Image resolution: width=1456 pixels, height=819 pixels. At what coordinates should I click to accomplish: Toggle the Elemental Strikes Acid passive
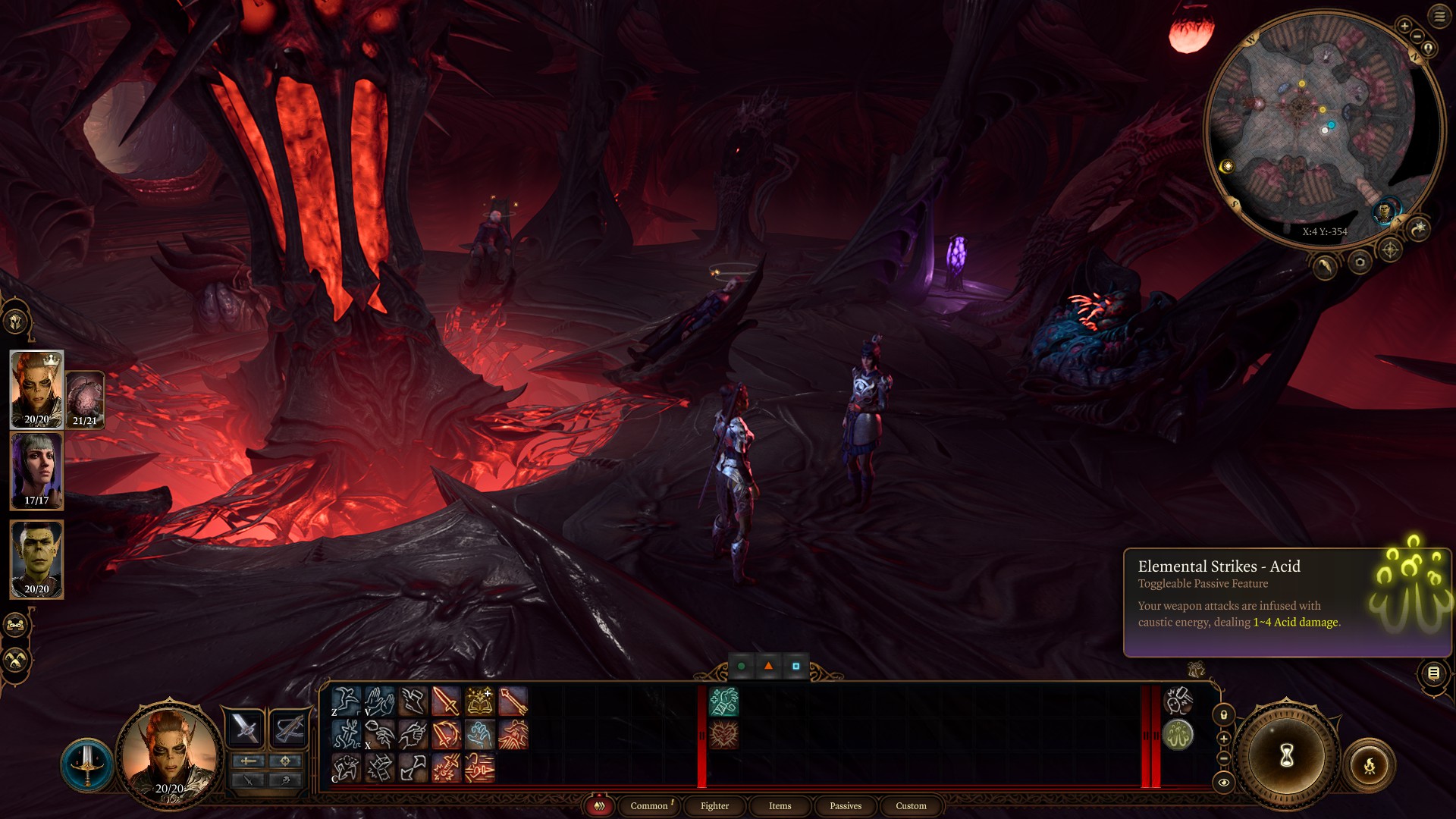(1178, 734)
